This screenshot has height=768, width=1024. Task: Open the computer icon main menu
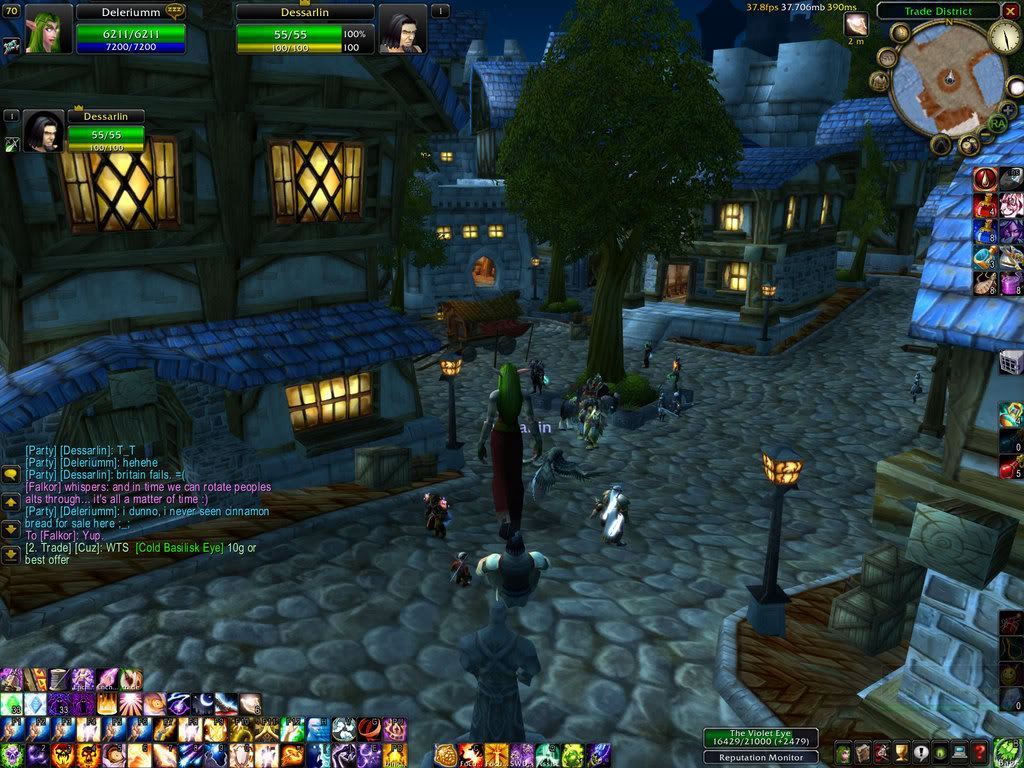960,753
